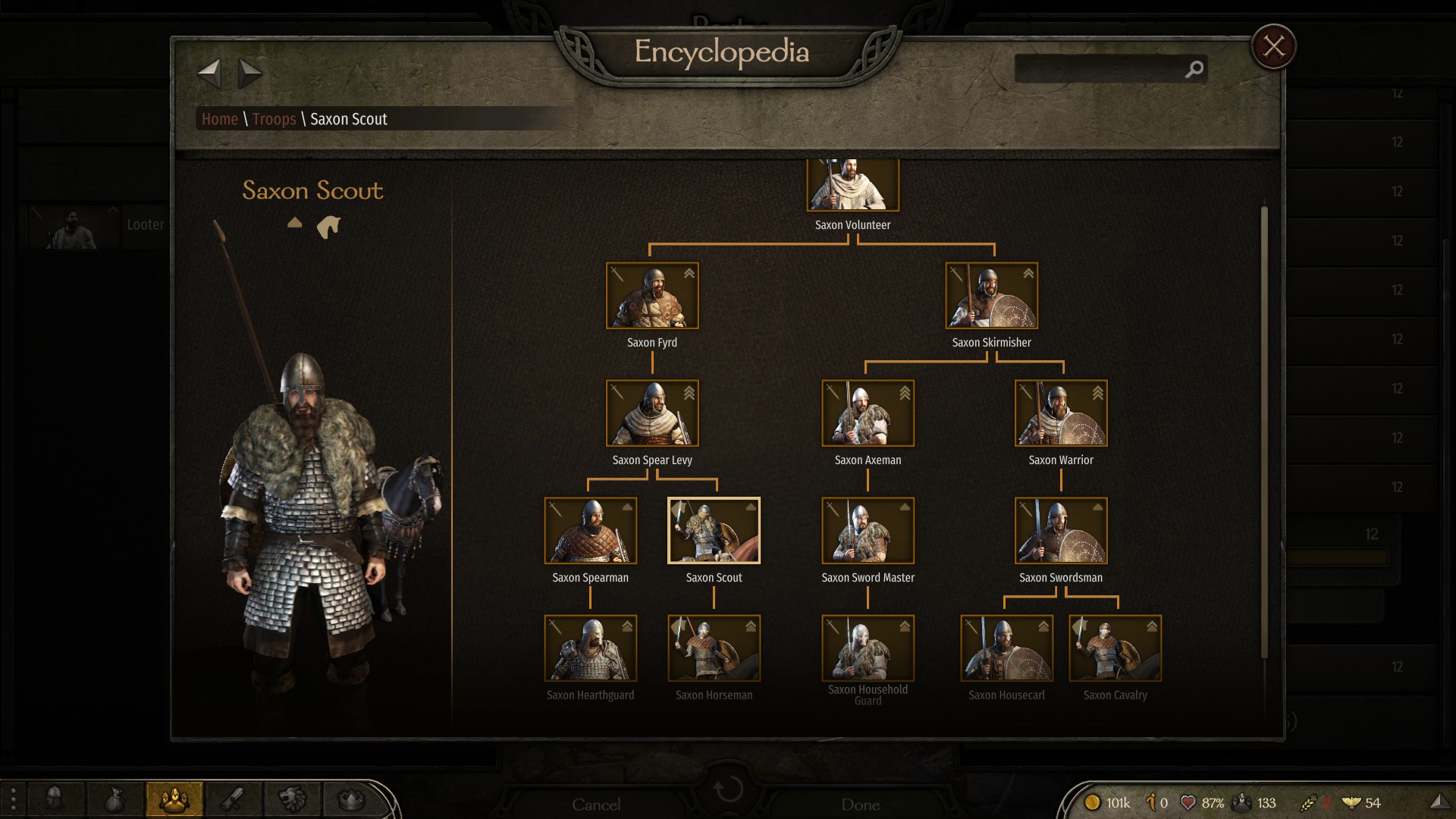Show Saxon Spearman details
1456x819 pixels.
coord(590,531)
